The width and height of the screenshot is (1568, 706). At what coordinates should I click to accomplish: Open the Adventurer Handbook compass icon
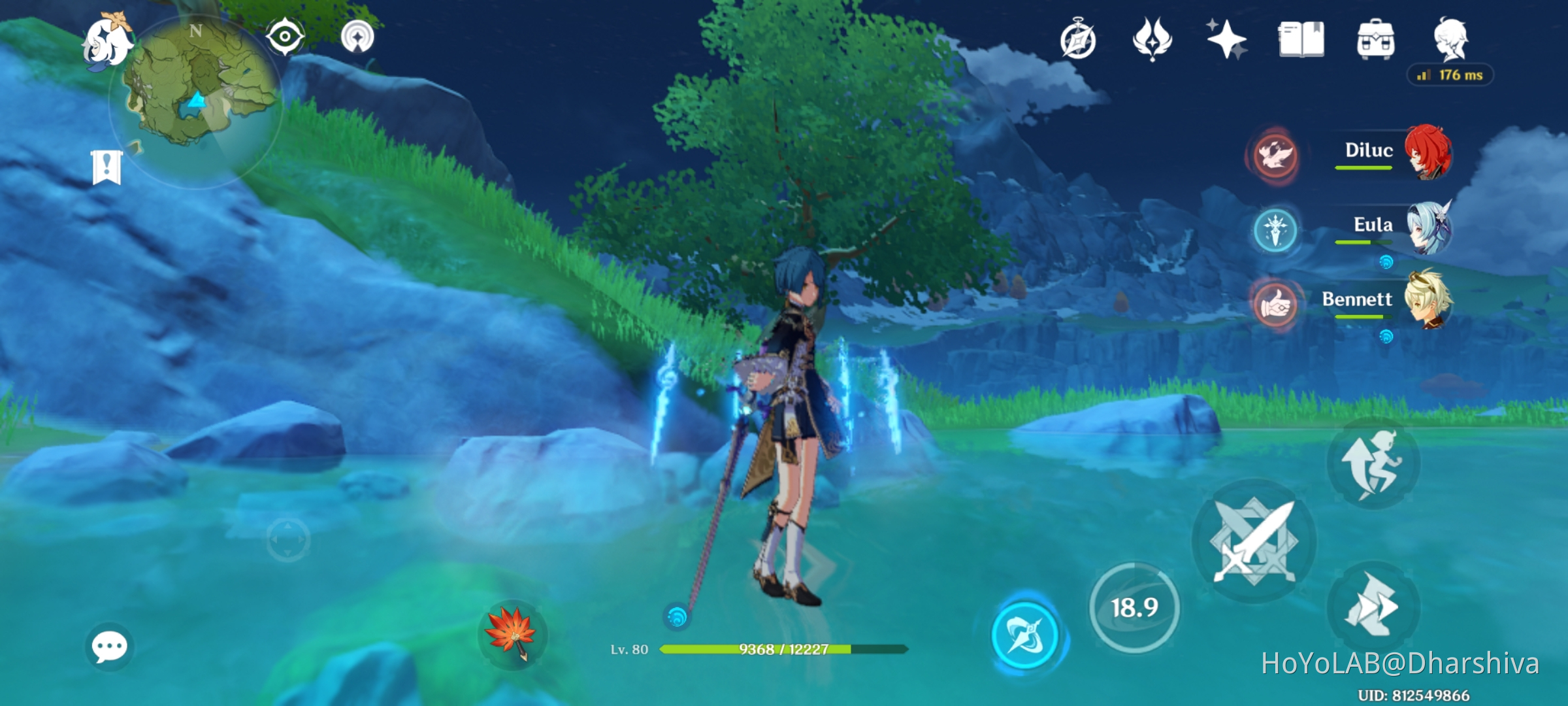pos(1077,41)
